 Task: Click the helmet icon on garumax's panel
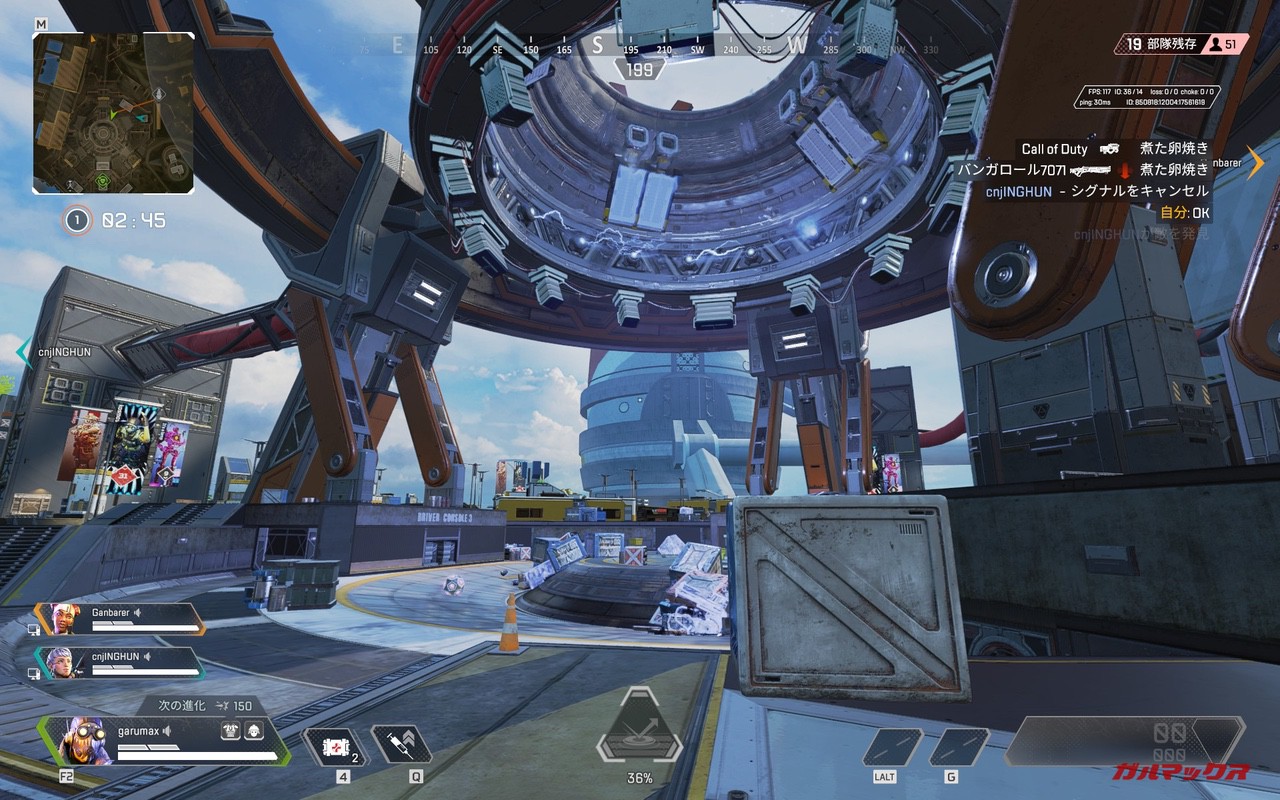coord(253,731)
